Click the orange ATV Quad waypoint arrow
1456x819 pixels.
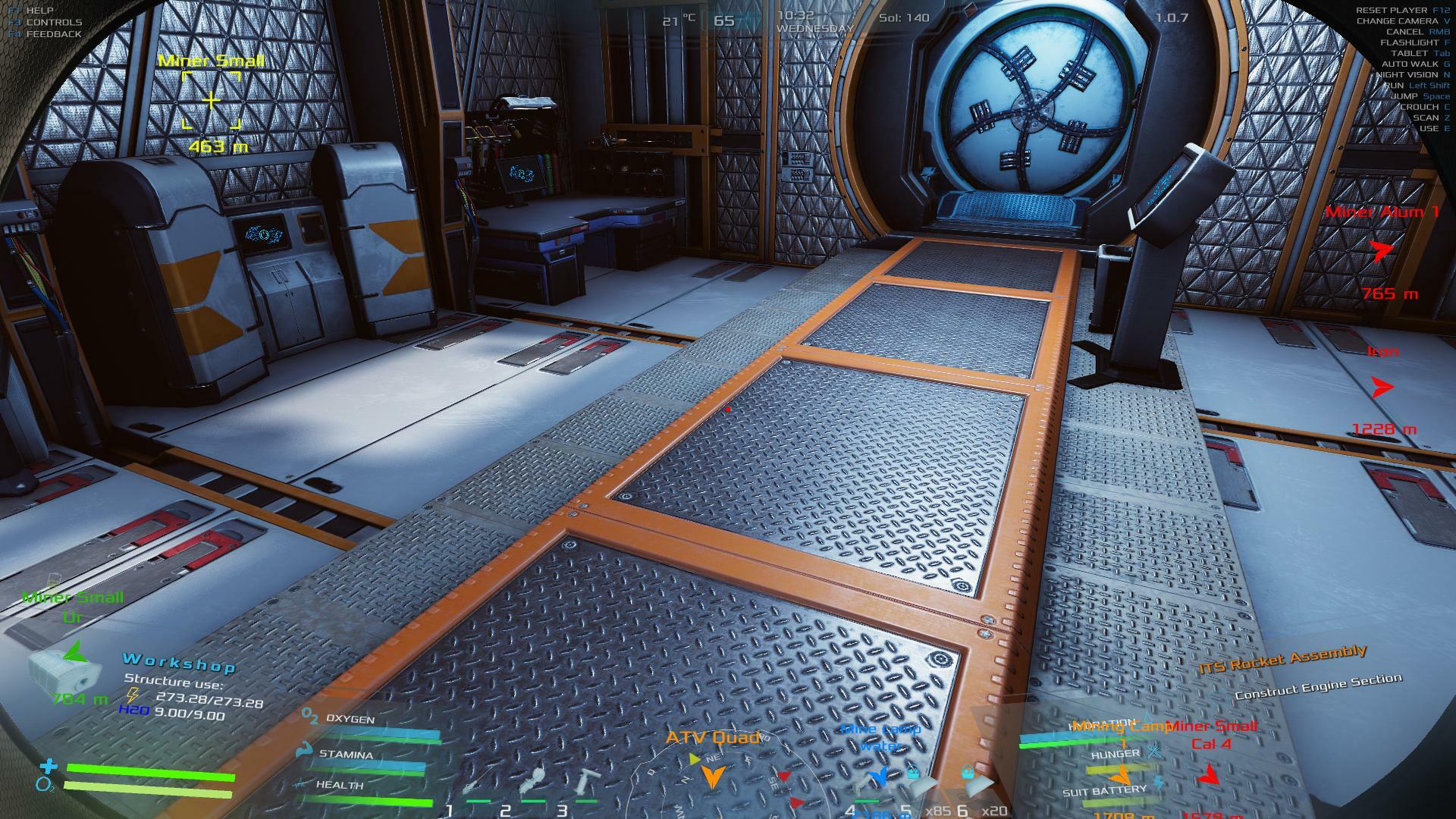(x=712, y=775)
